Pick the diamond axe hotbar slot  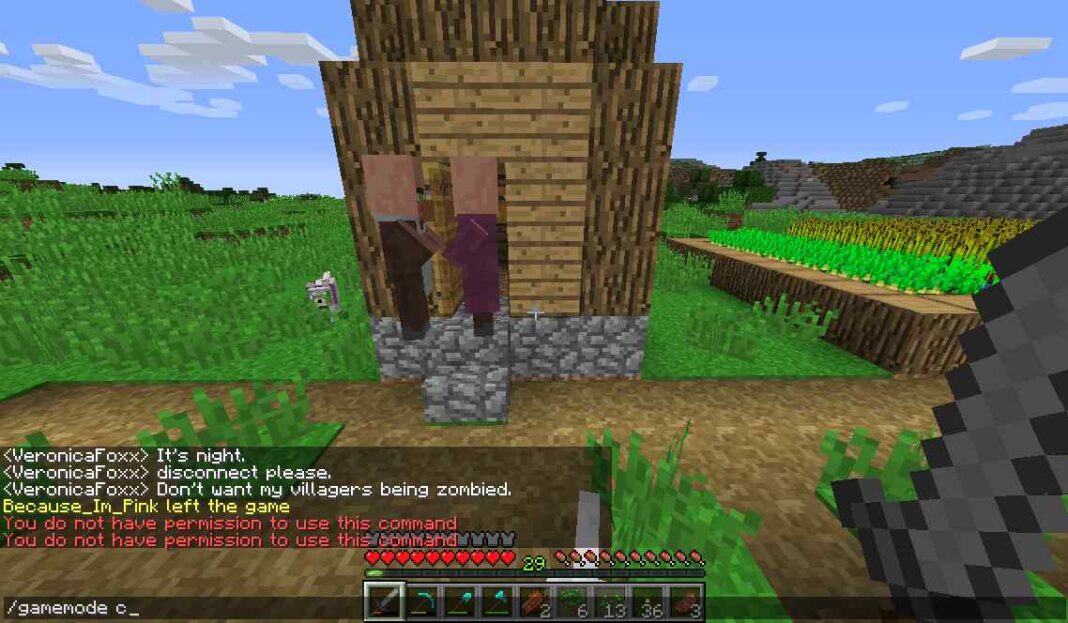497,602
